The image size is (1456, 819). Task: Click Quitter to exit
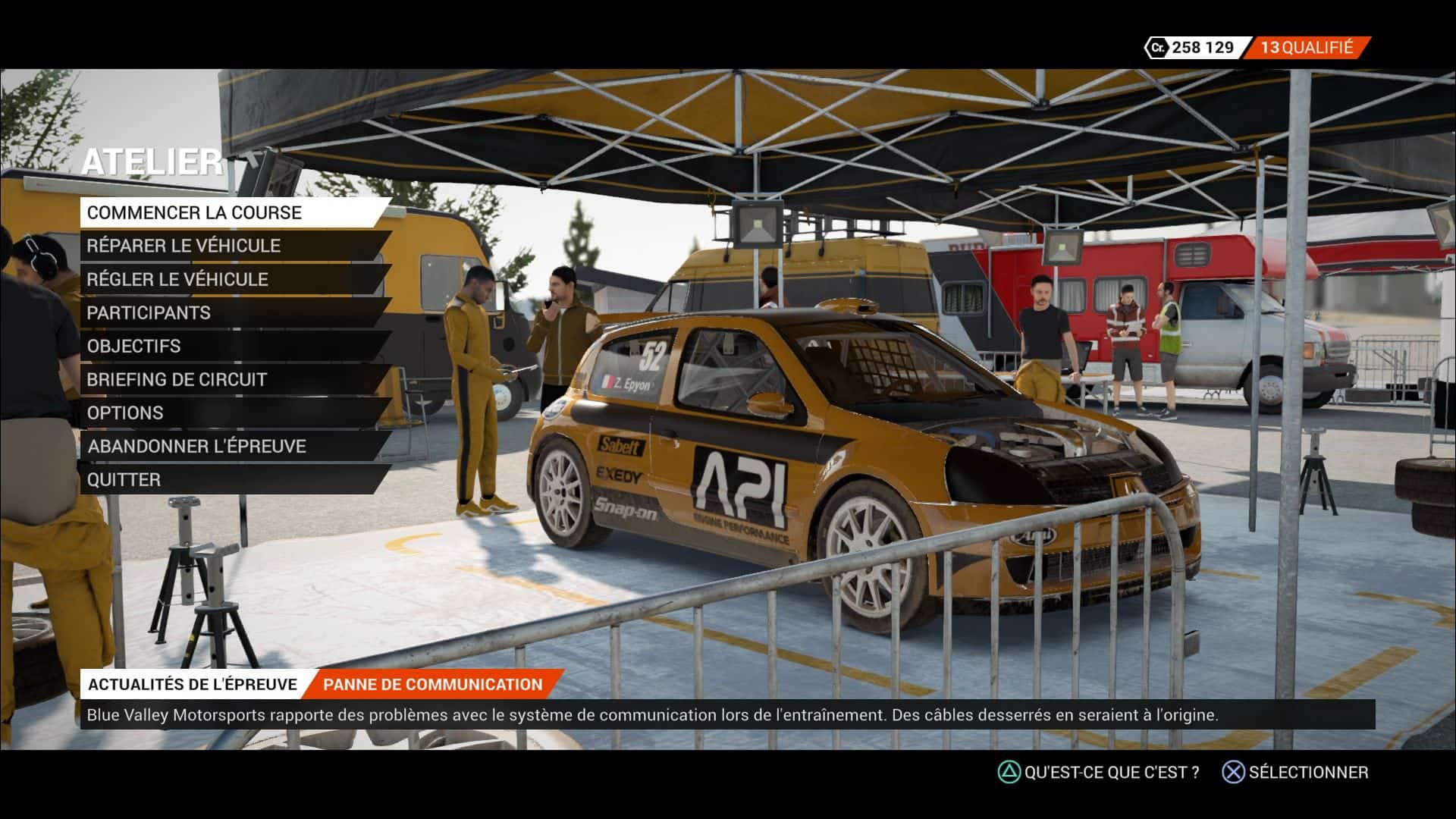coord(124,479)
